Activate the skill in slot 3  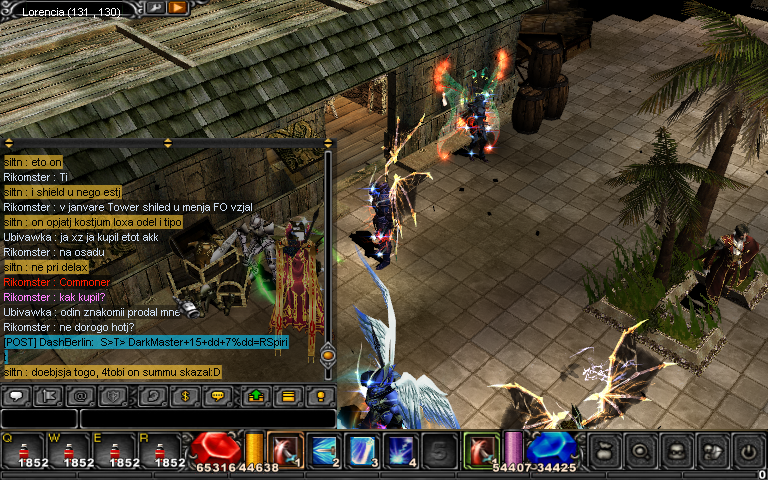click(363, 451)
